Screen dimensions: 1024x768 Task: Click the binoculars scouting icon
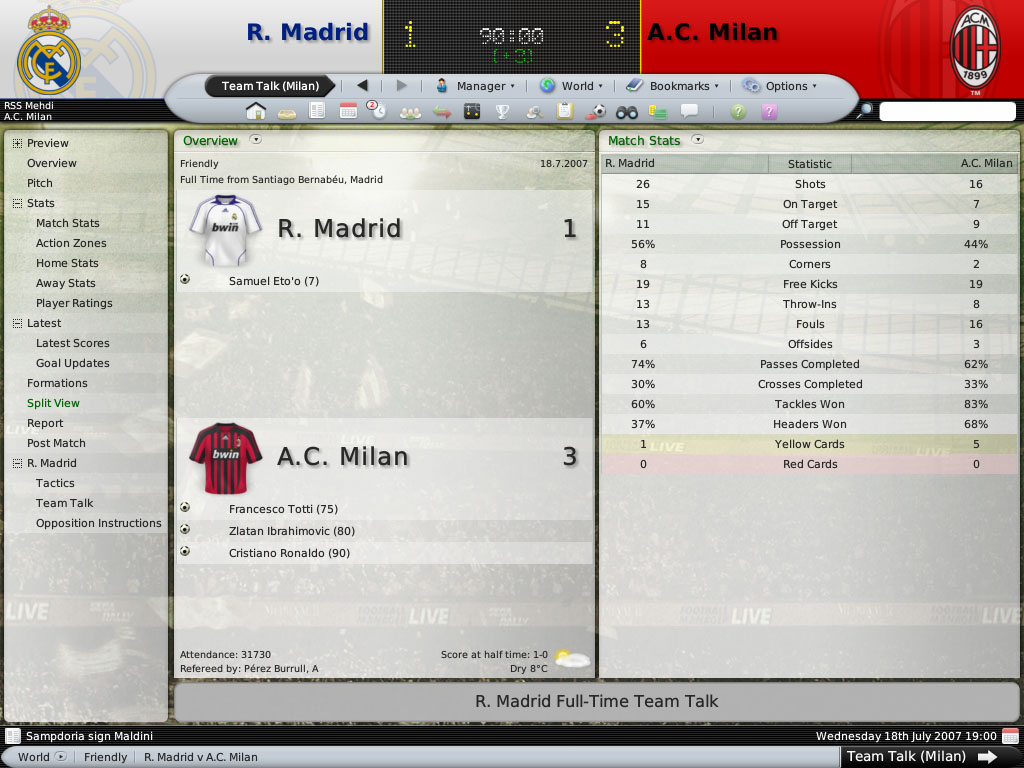pyautogui.click(x=627, y=111)
